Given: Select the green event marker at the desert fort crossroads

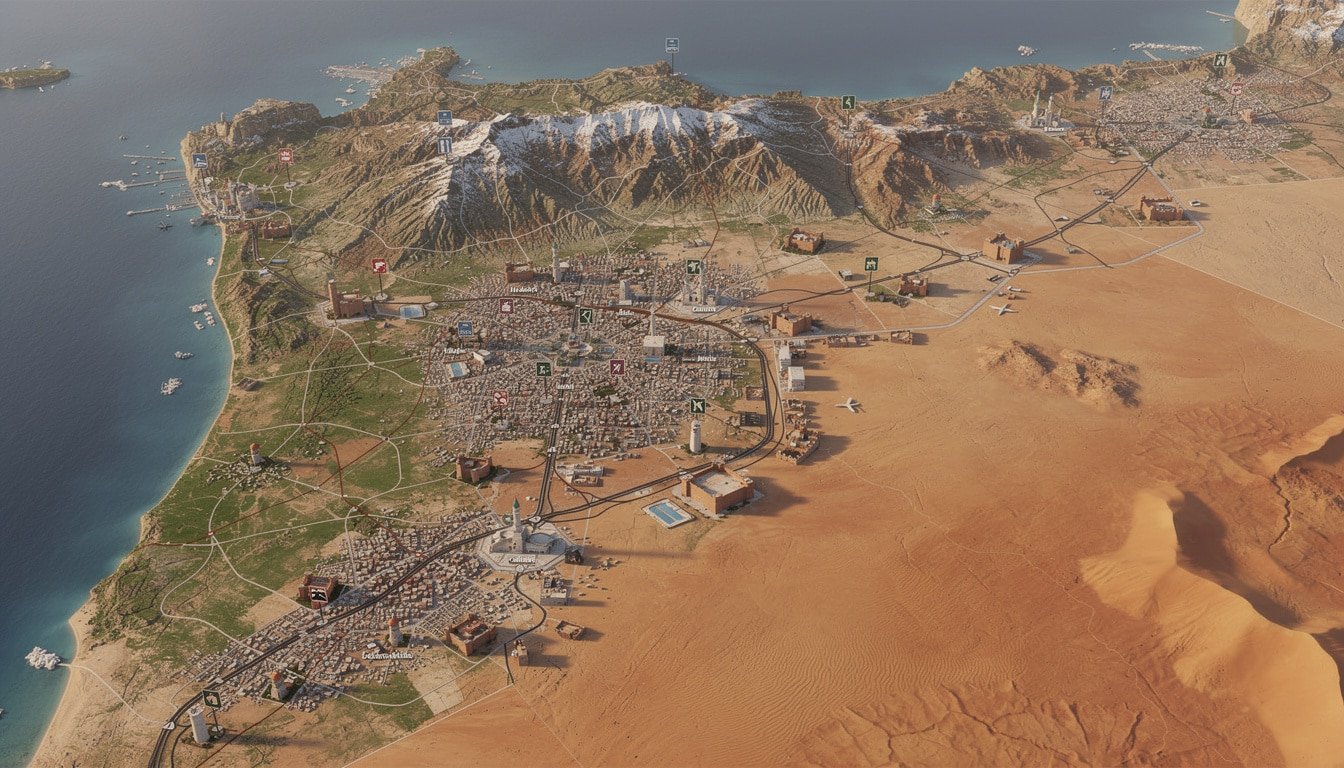Looking at the screenshot, I should click(871, 264).
